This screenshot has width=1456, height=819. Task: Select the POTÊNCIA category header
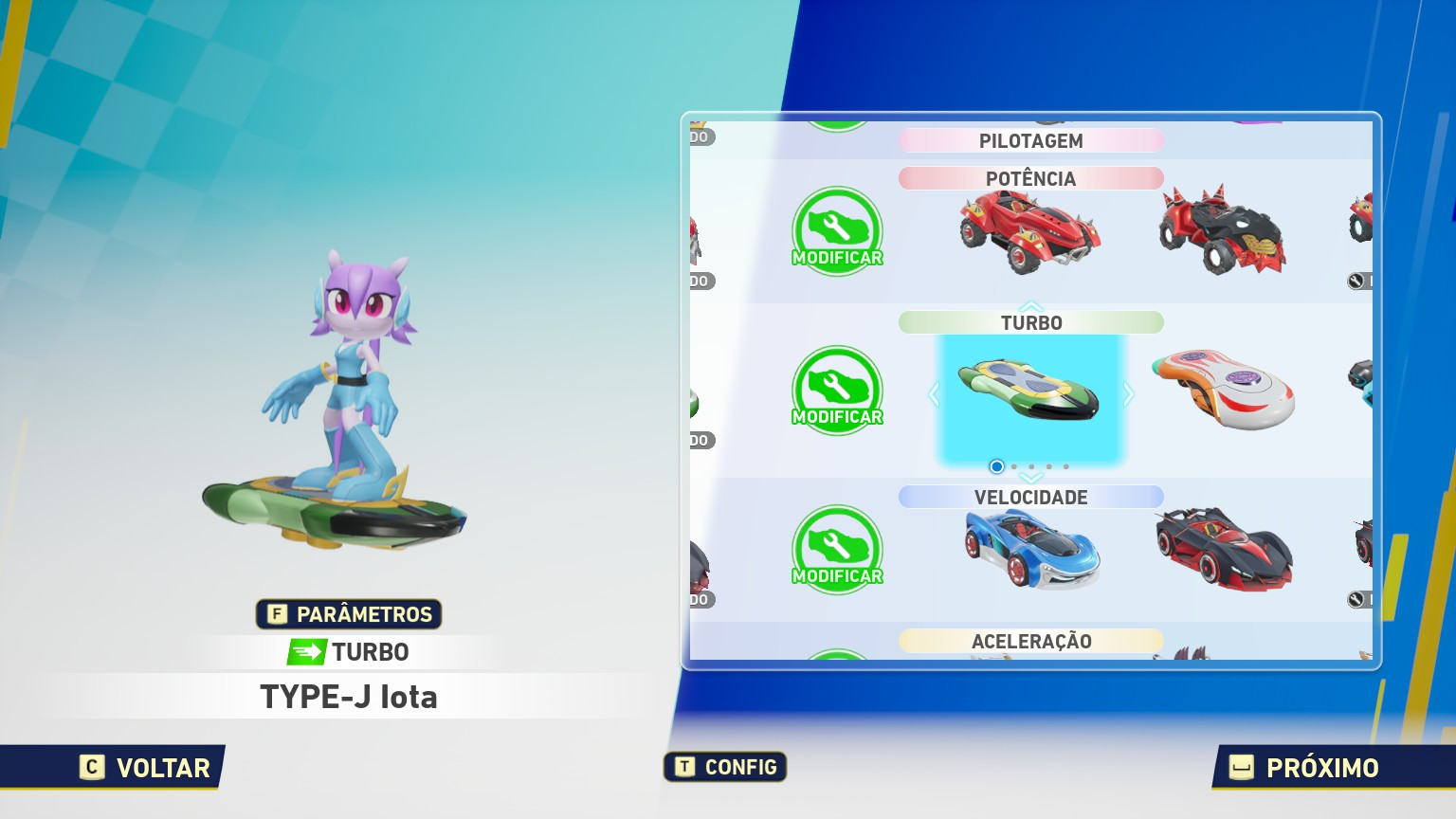tap(1031, 178)
